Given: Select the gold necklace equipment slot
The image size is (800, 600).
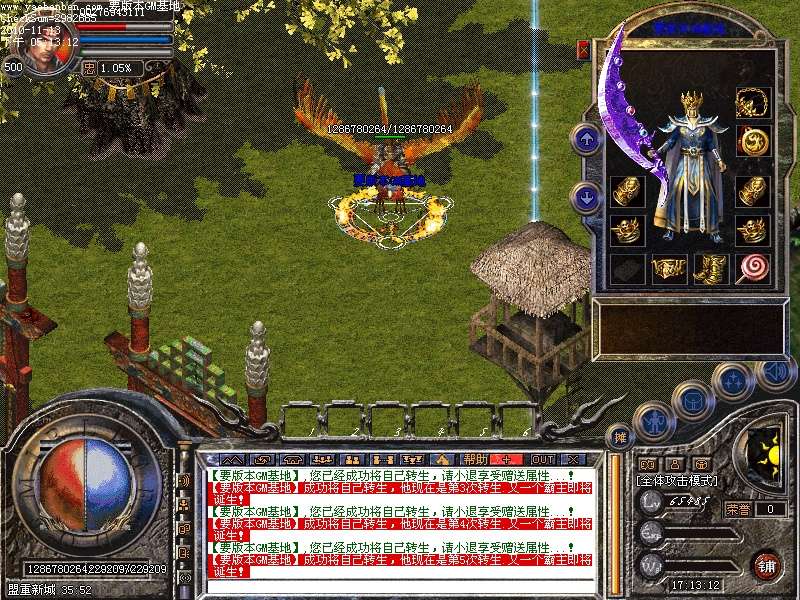Looking at the screenshot, I should click(x=750, y=103).
